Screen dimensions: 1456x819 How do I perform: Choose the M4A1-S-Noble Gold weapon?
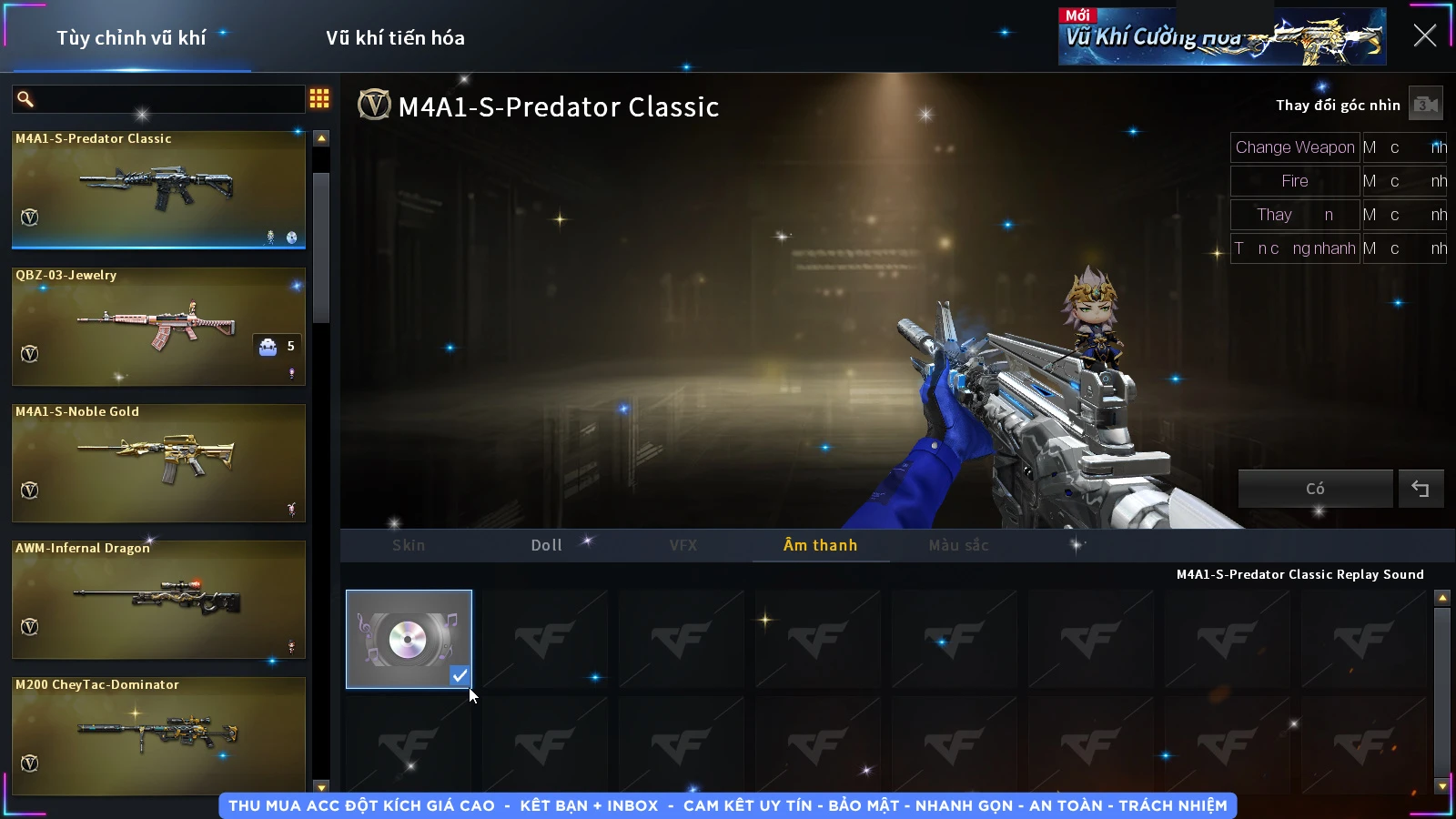158,462
